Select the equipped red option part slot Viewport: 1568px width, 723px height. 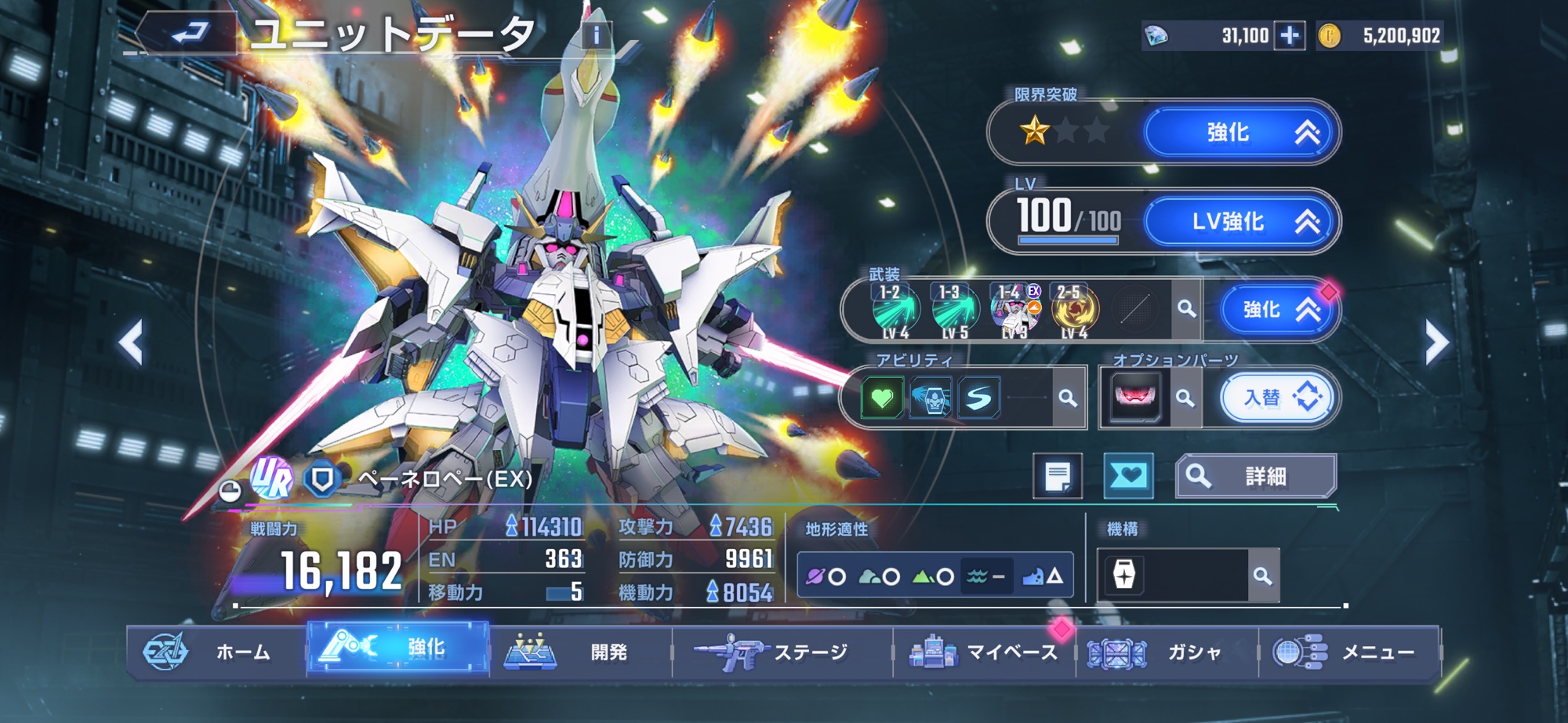coord(1134,398)
